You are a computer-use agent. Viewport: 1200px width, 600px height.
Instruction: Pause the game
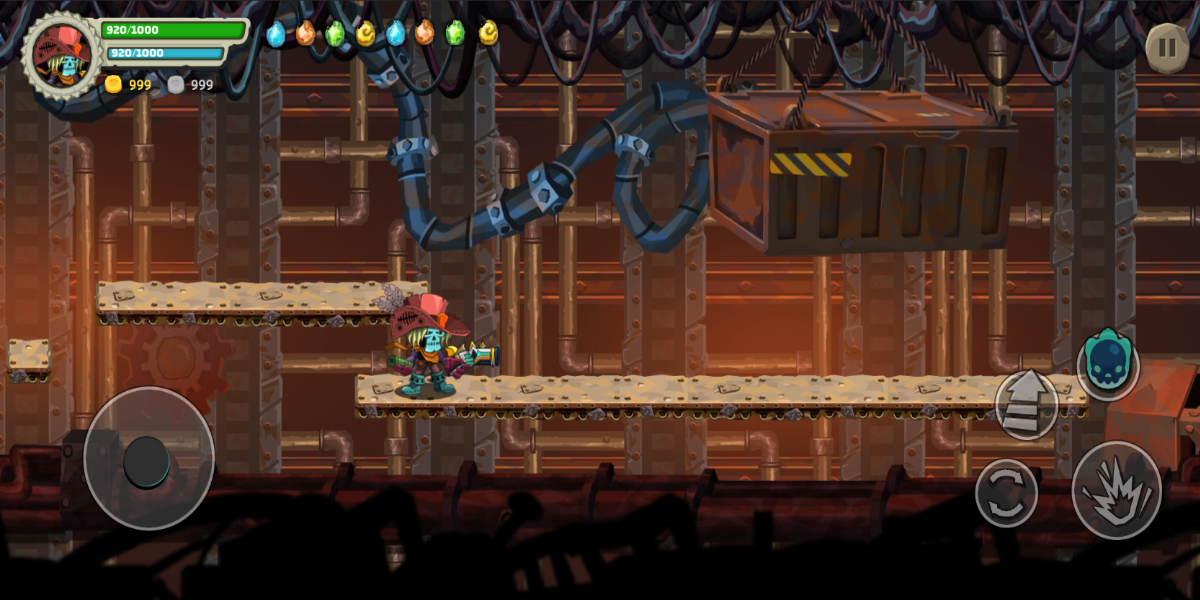tap(1167, 47)
